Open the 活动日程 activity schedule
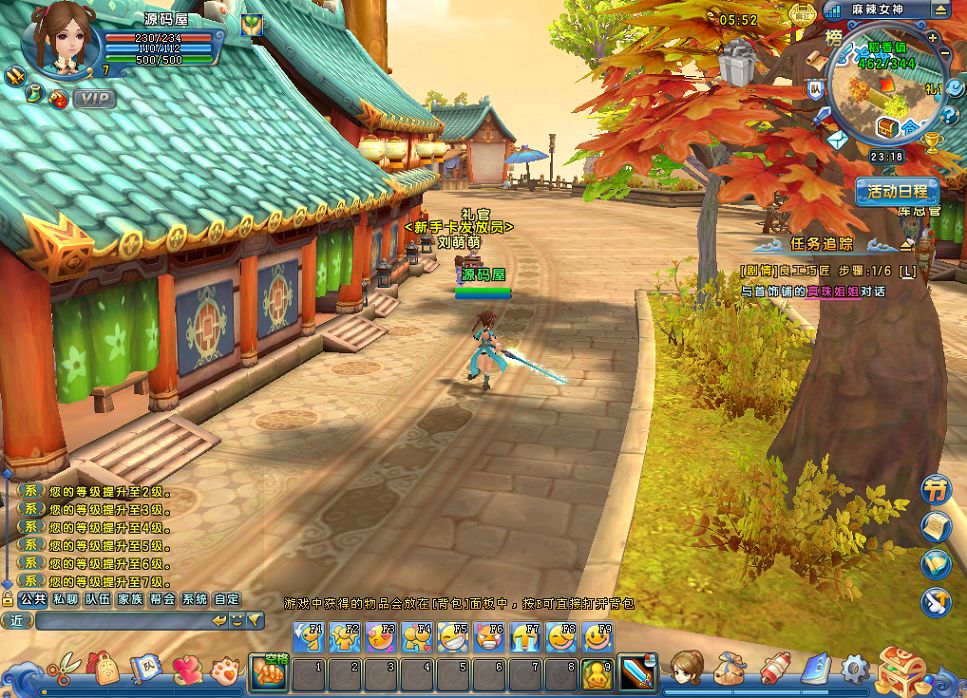Image resolution: width=967 pixels, height=698 pixels. tap(897, 191)
